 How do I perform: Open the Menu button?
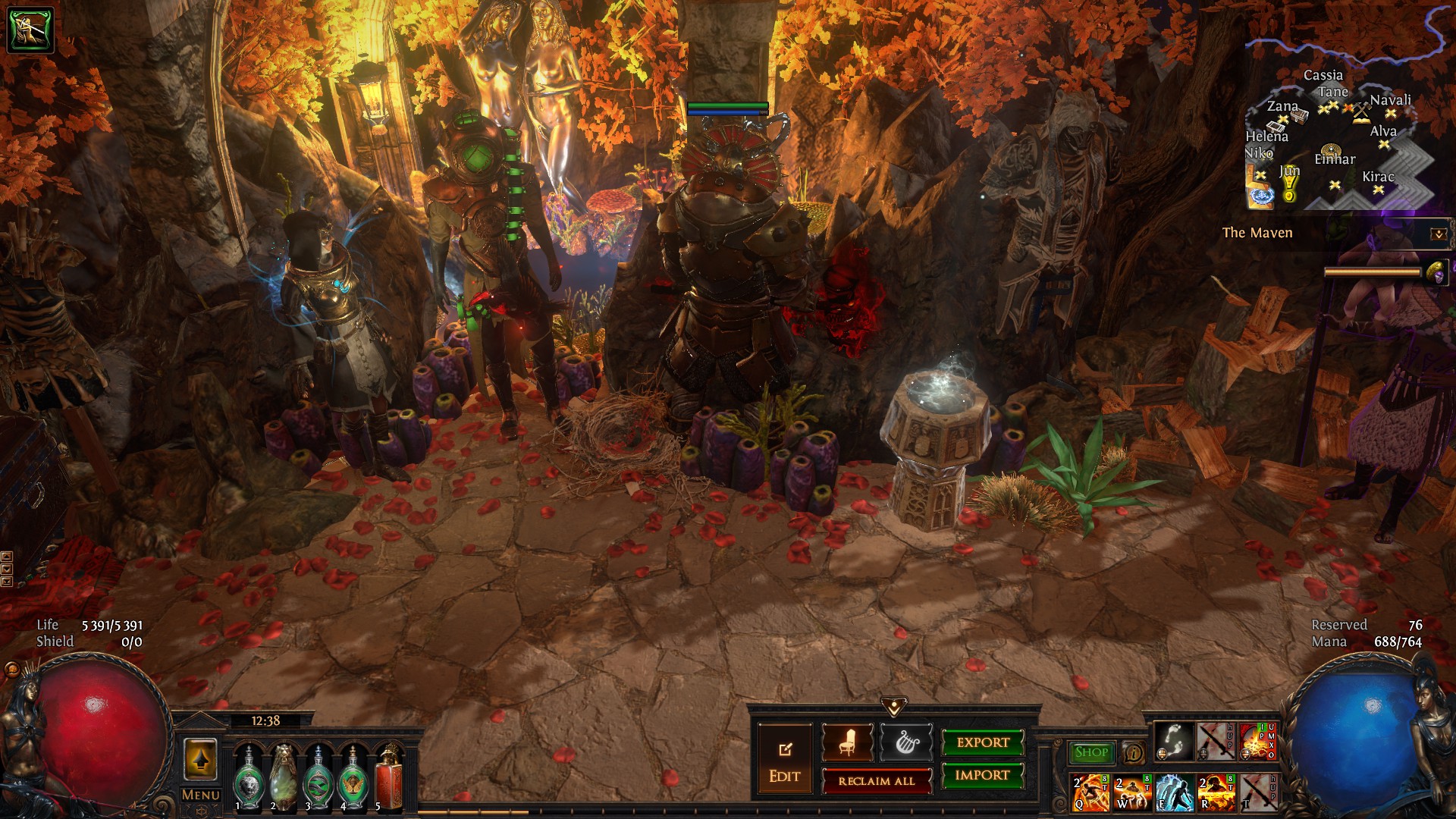tap(201, 795)
